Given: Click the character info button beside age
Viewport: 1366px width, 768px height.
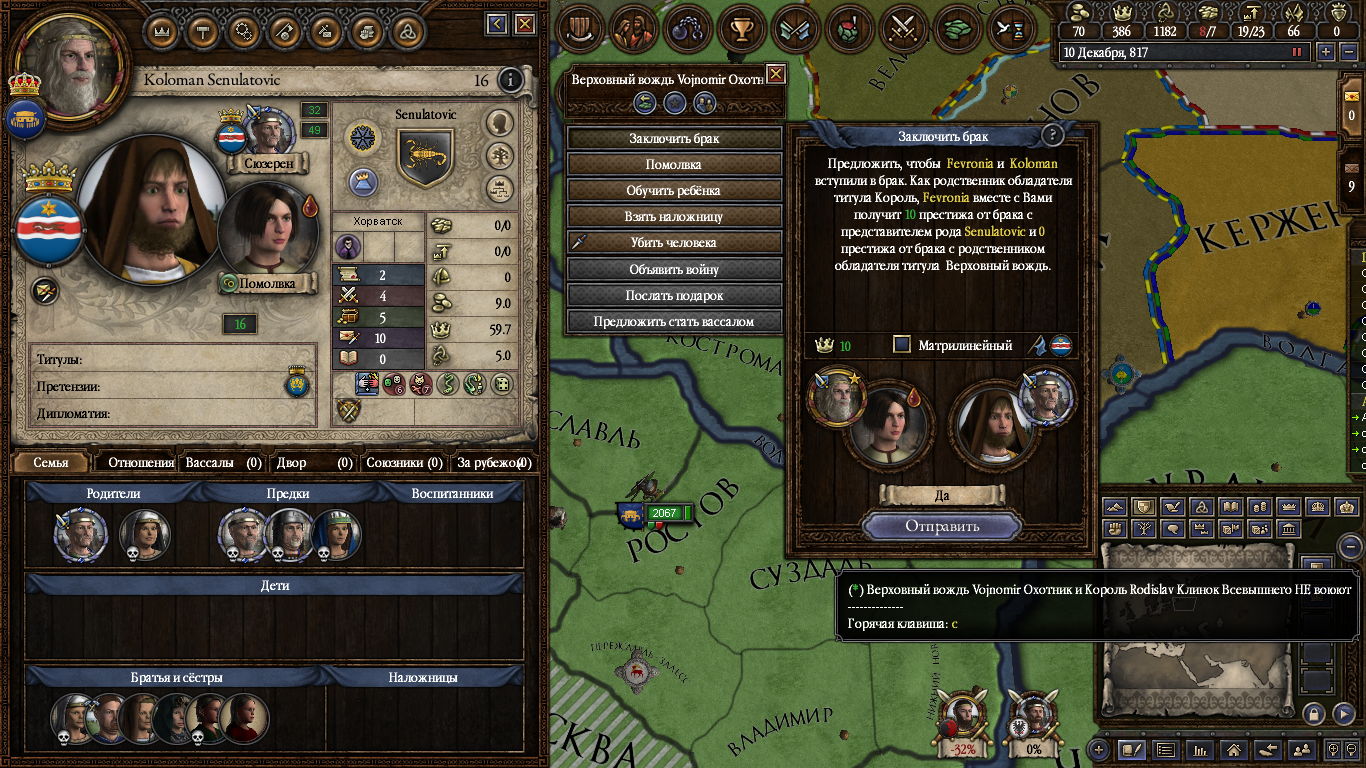Looking at the screenshot, I should click(x=510, y=80).
